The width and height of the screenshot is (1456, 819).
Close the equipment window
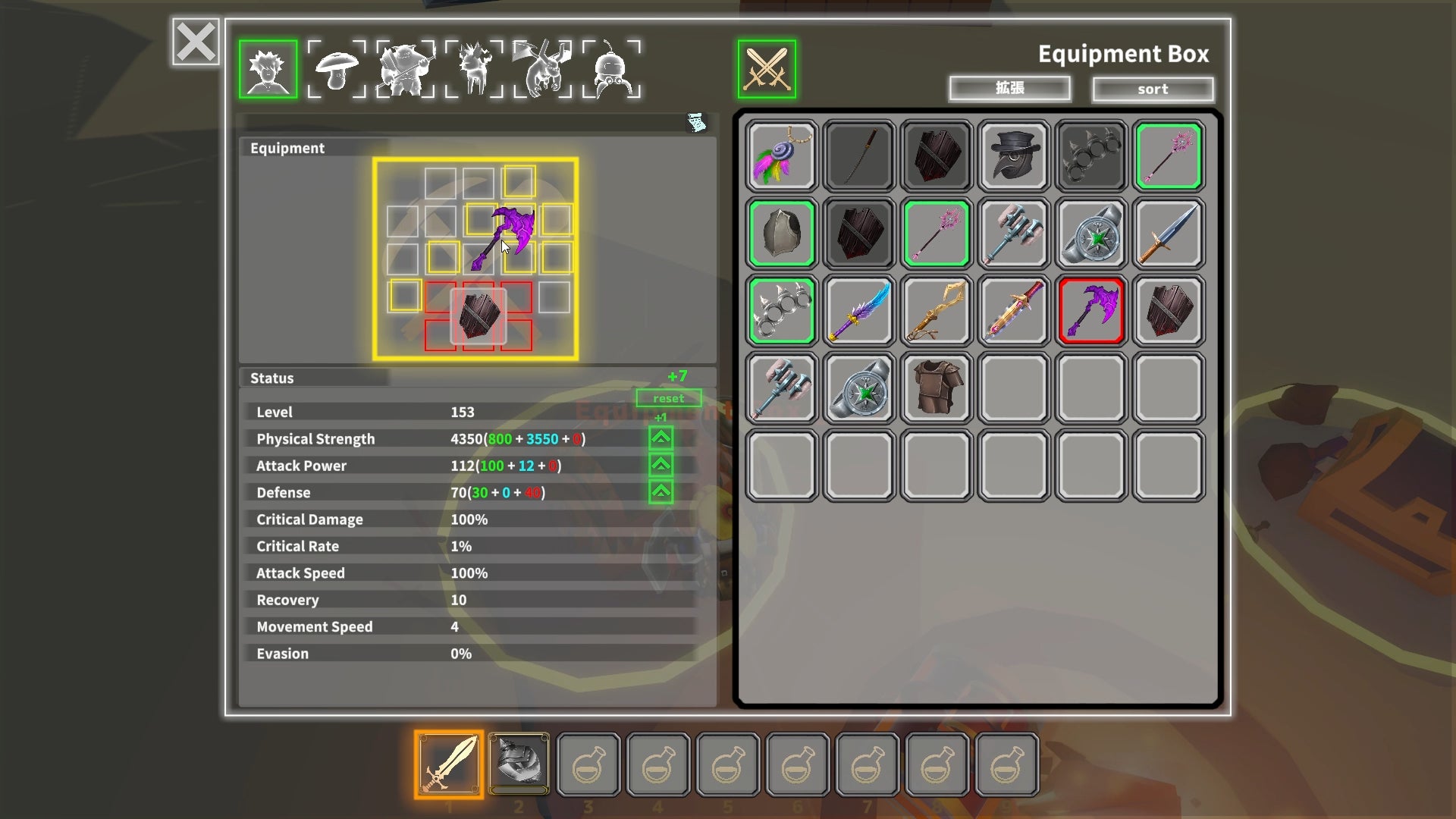click(x=196, y=42)
